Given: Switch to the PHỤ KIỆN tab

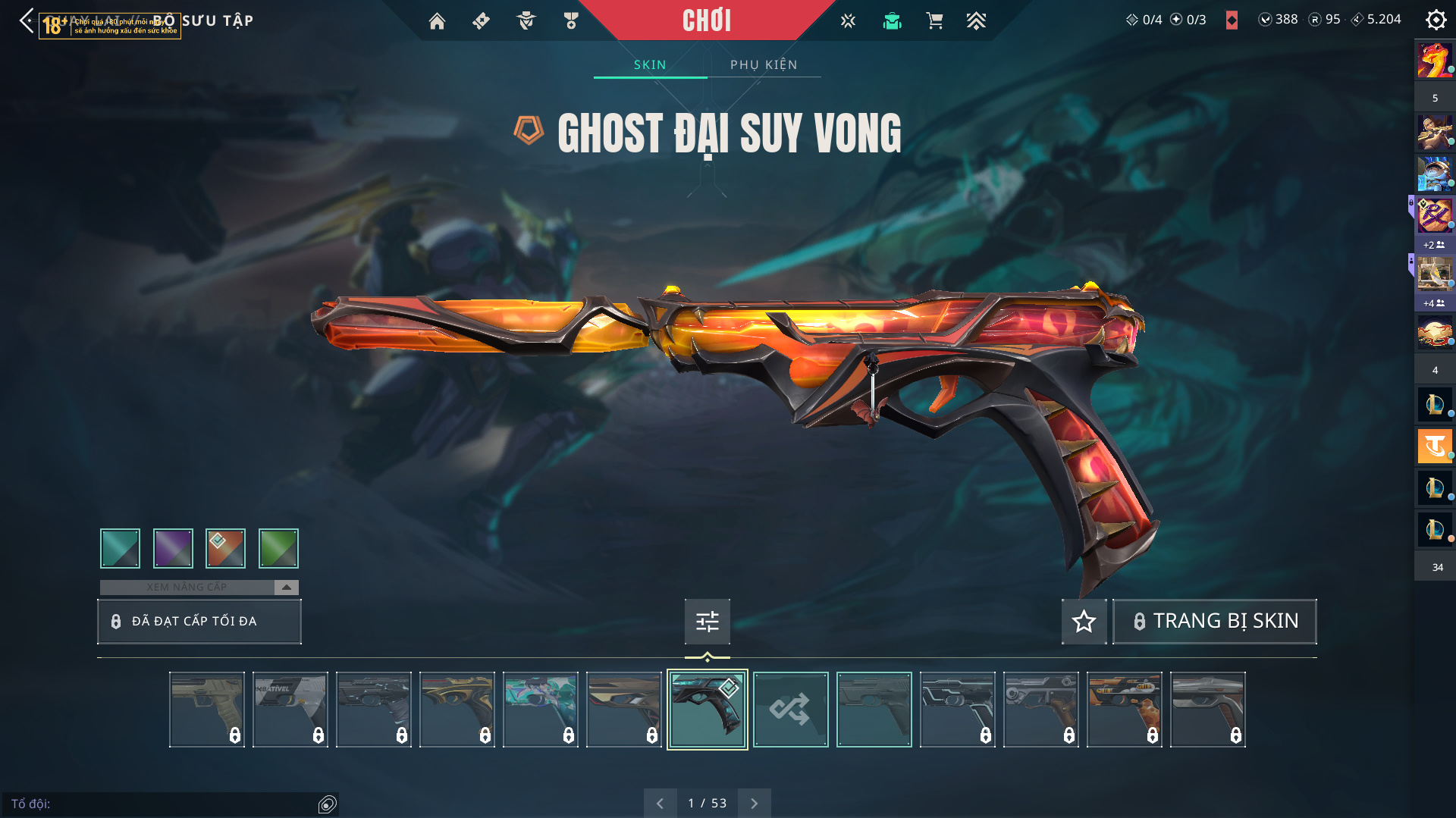Looking at the screenshot, I should pos(764,64).
